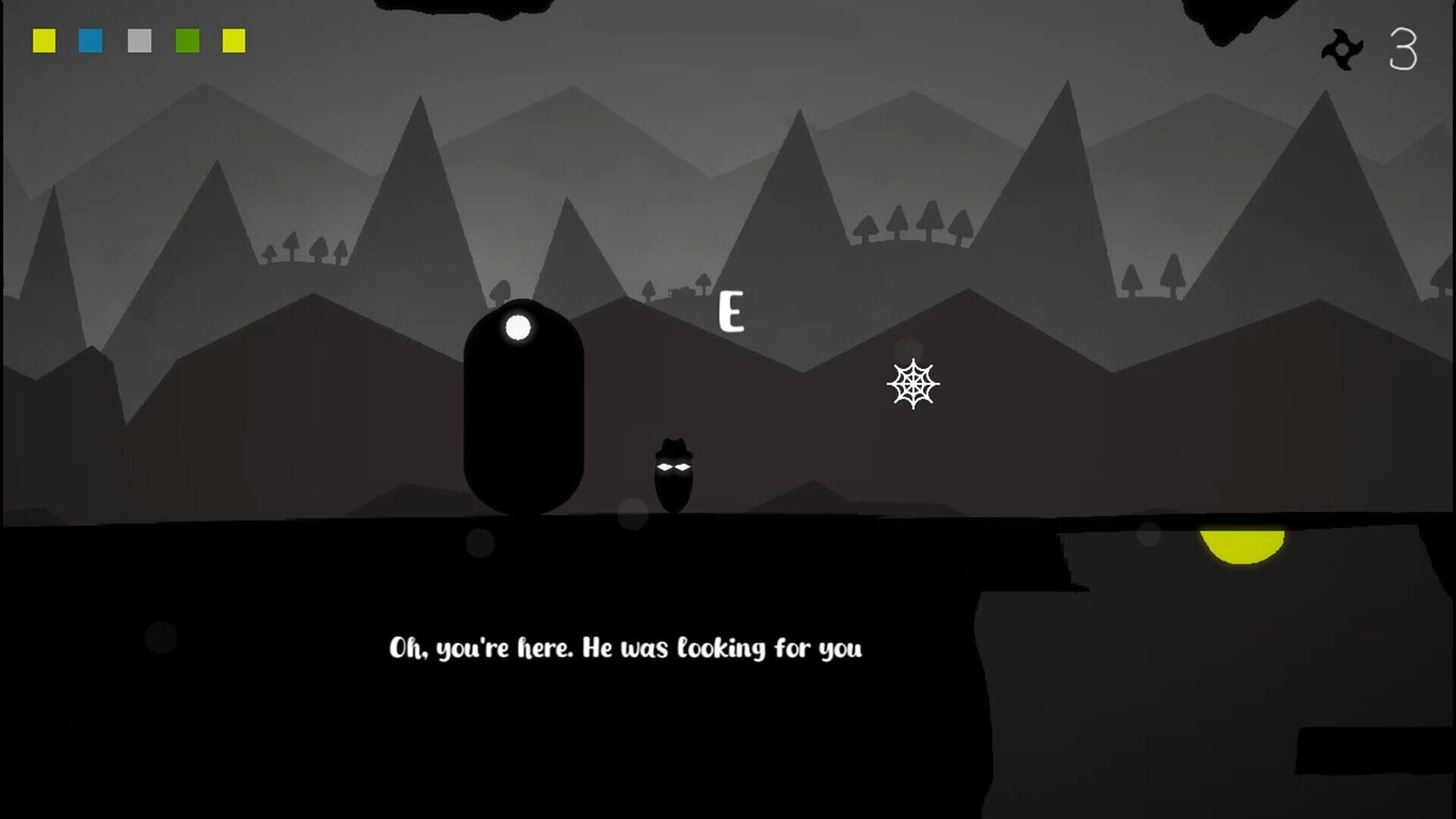Click the white dot on the capsule creature

tap(519, 326)
